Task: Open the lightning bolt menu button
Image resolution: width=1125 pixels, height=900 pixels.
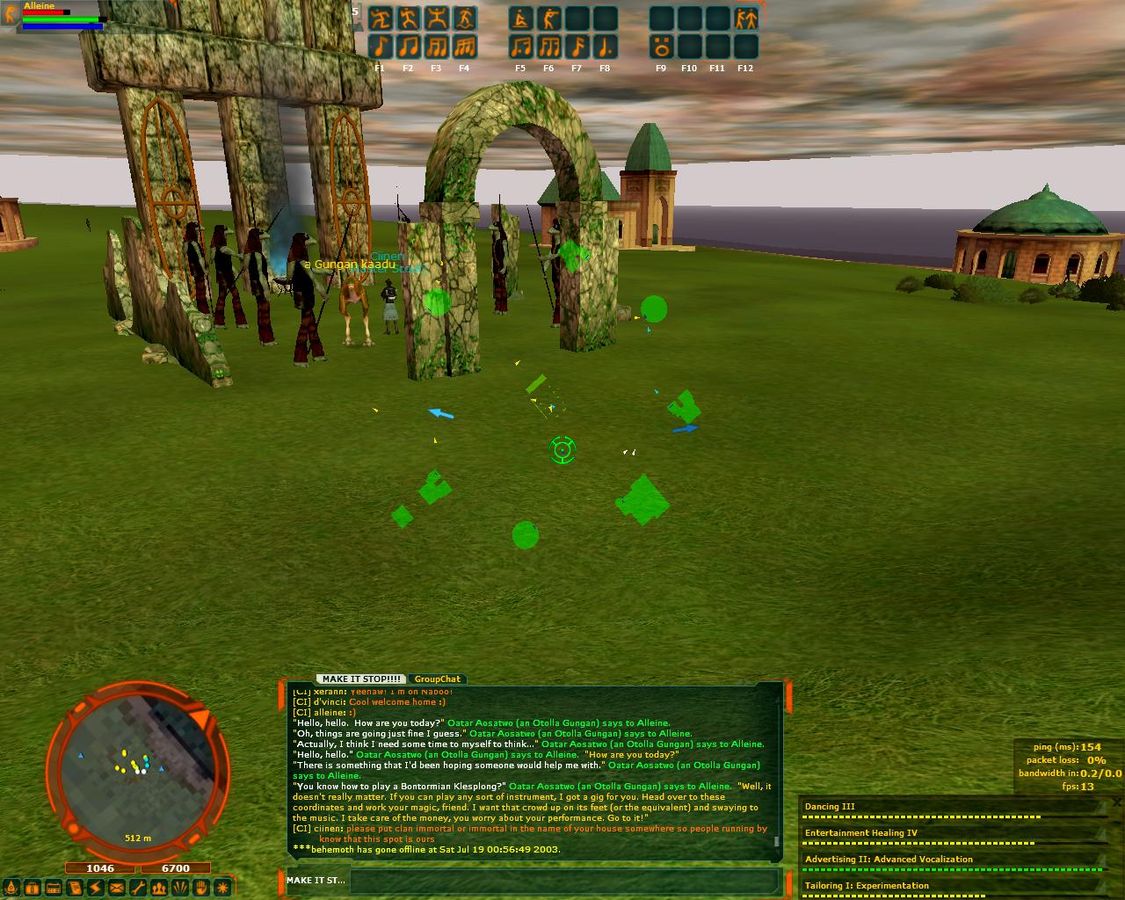Action: [x=96, y=887]
